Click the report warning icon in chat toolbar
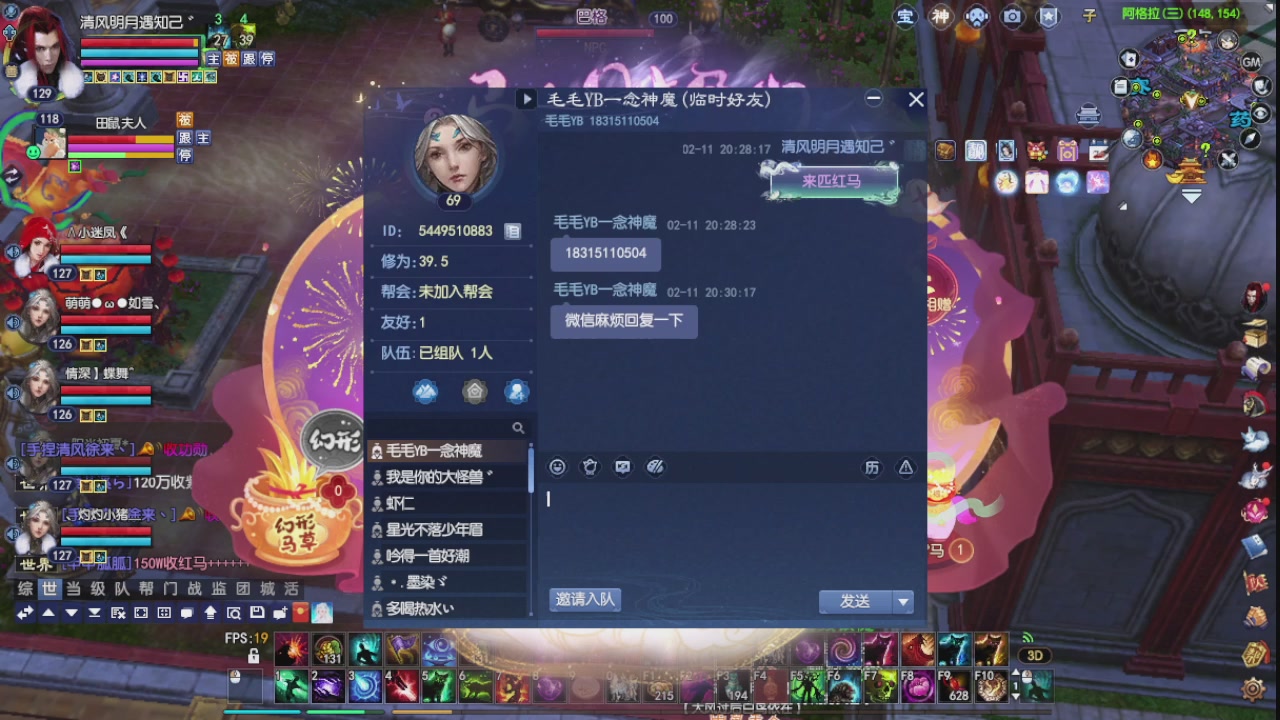Screen dimensions: 1280x720 click(905, 467)
